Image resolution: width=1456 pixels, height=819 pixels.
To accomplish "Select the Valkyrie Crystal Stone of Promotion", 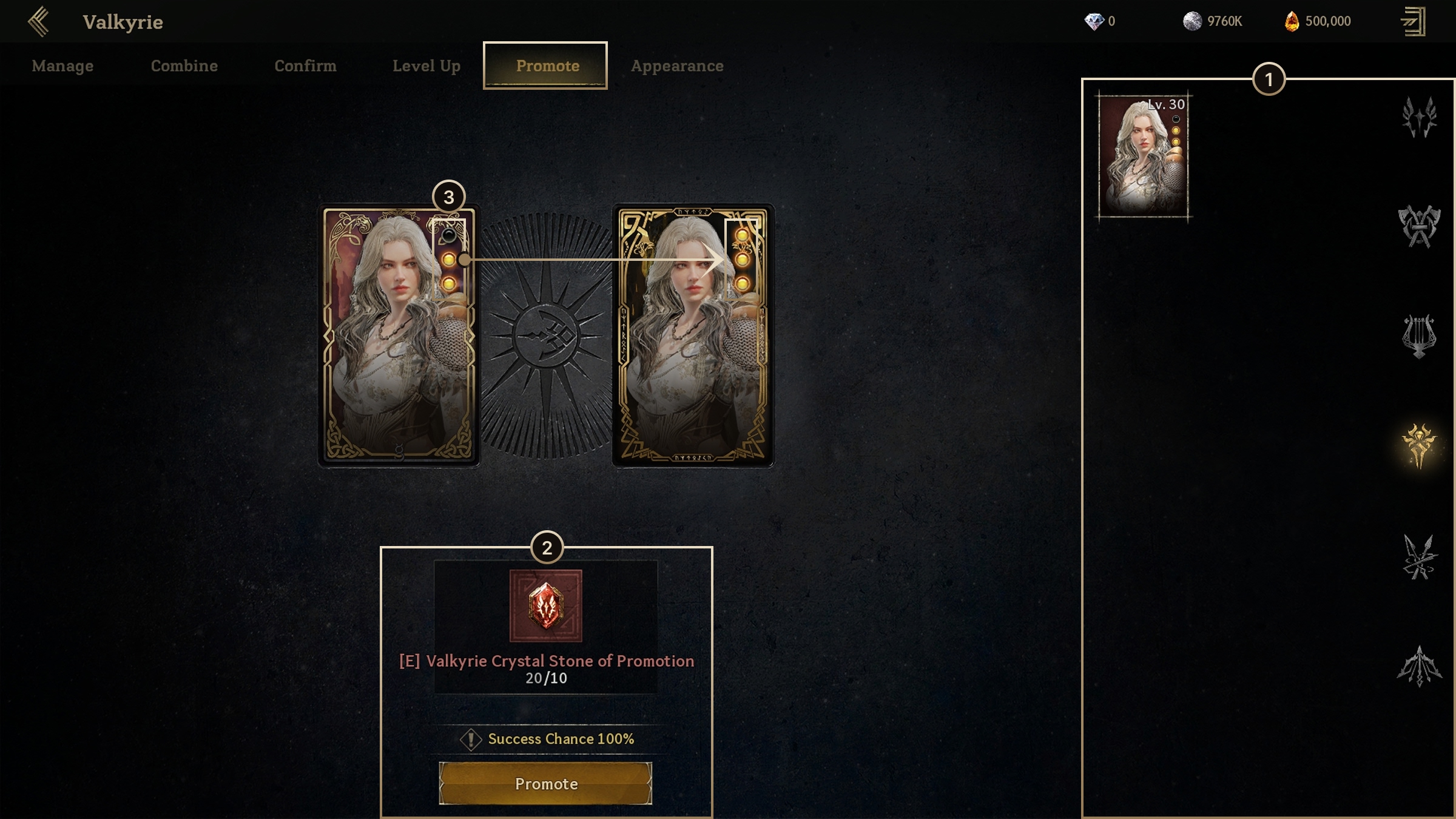I will click(545, 606).
